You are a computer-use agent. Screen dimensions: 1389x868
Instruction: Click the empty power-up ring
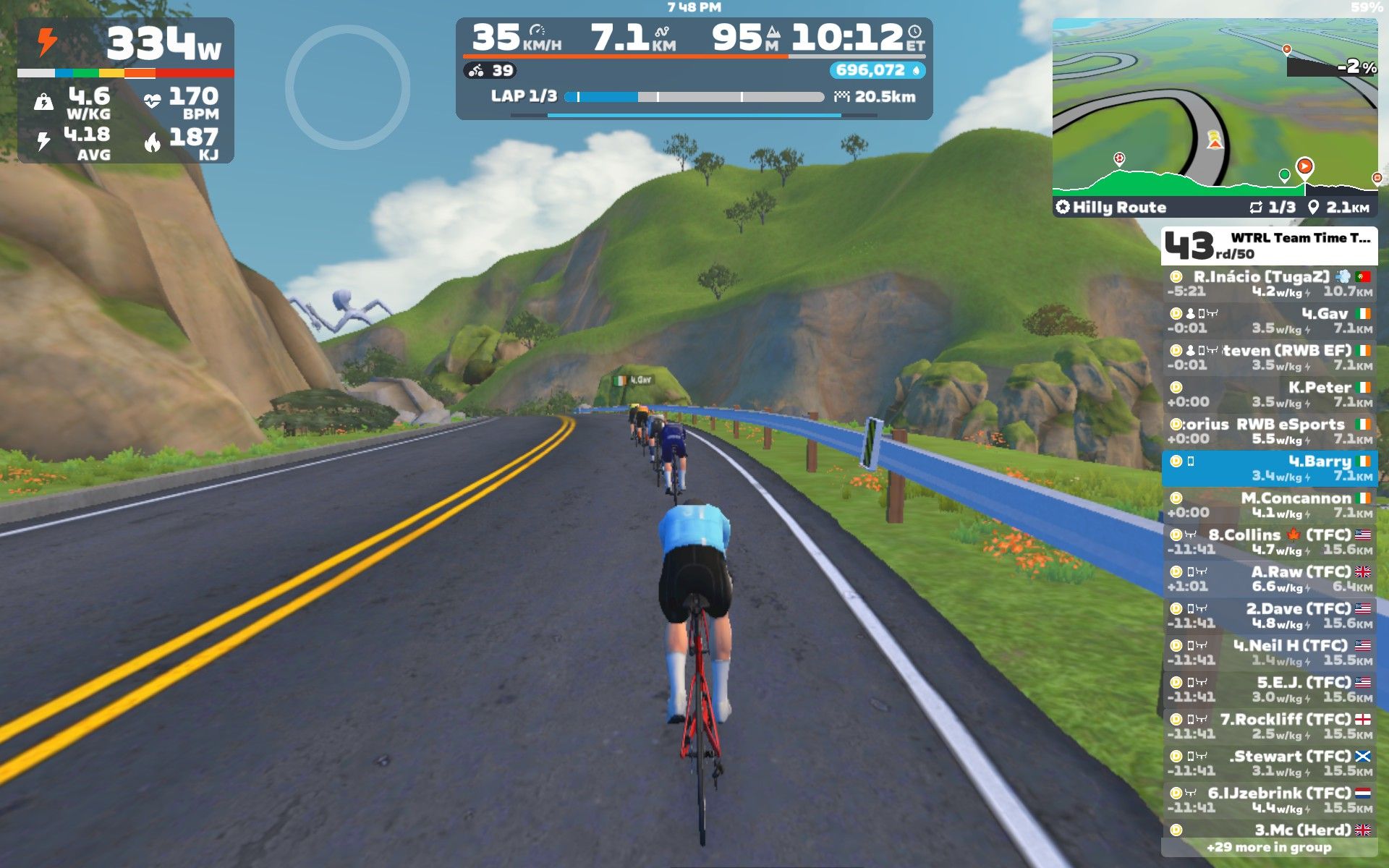tap(347, 88)
